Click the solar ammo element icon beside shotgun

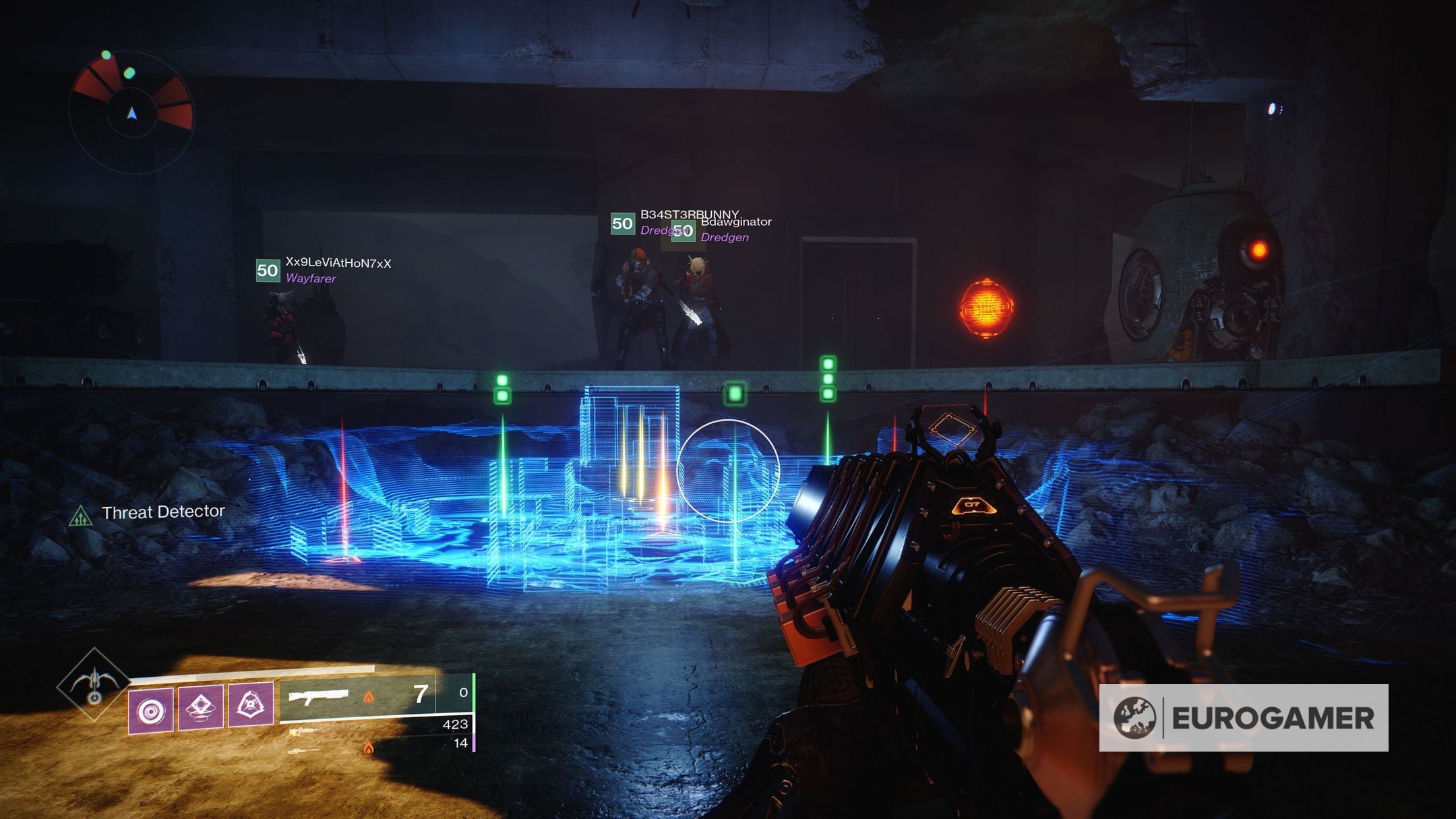(x=369, y=698)
